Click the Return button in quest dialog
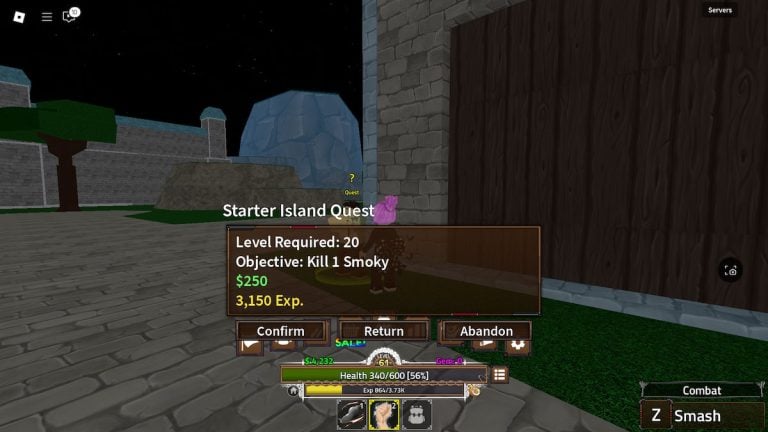The image size is (768, 432). (x=384, y=331)
